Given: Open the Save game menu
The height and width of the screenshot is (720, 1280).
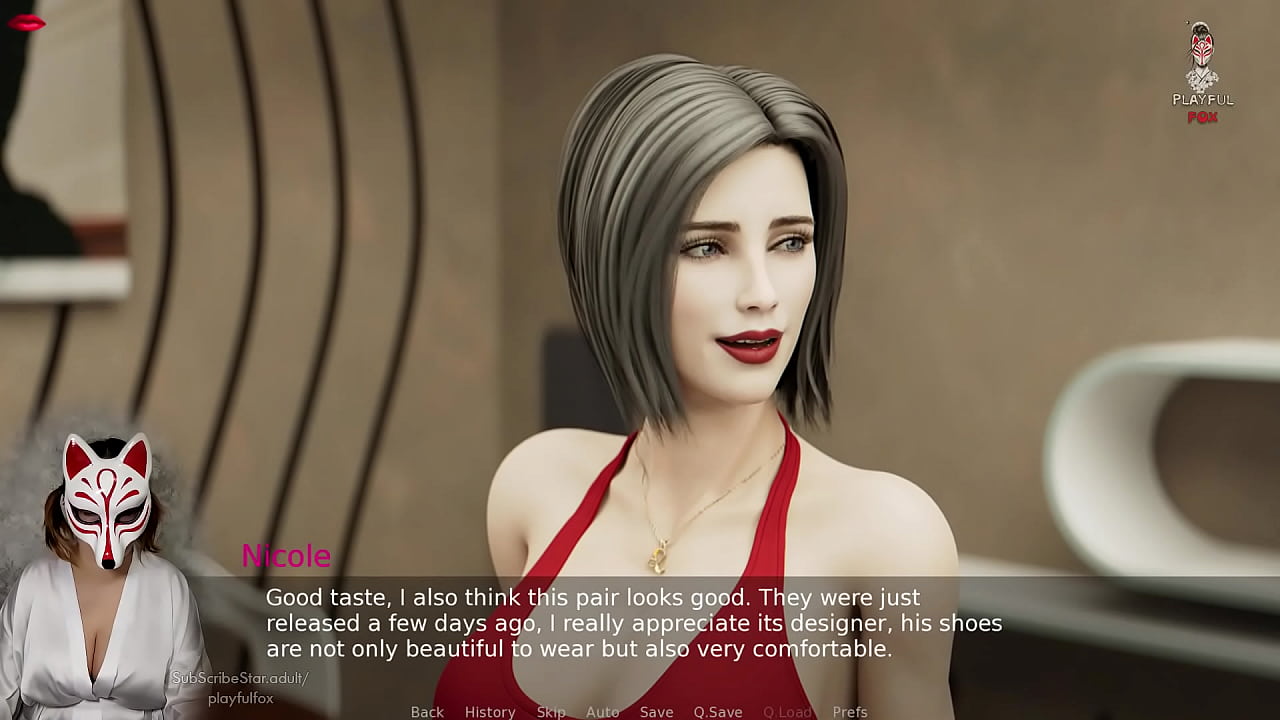Looking at the screenshot, I should [x=656, y=712].
